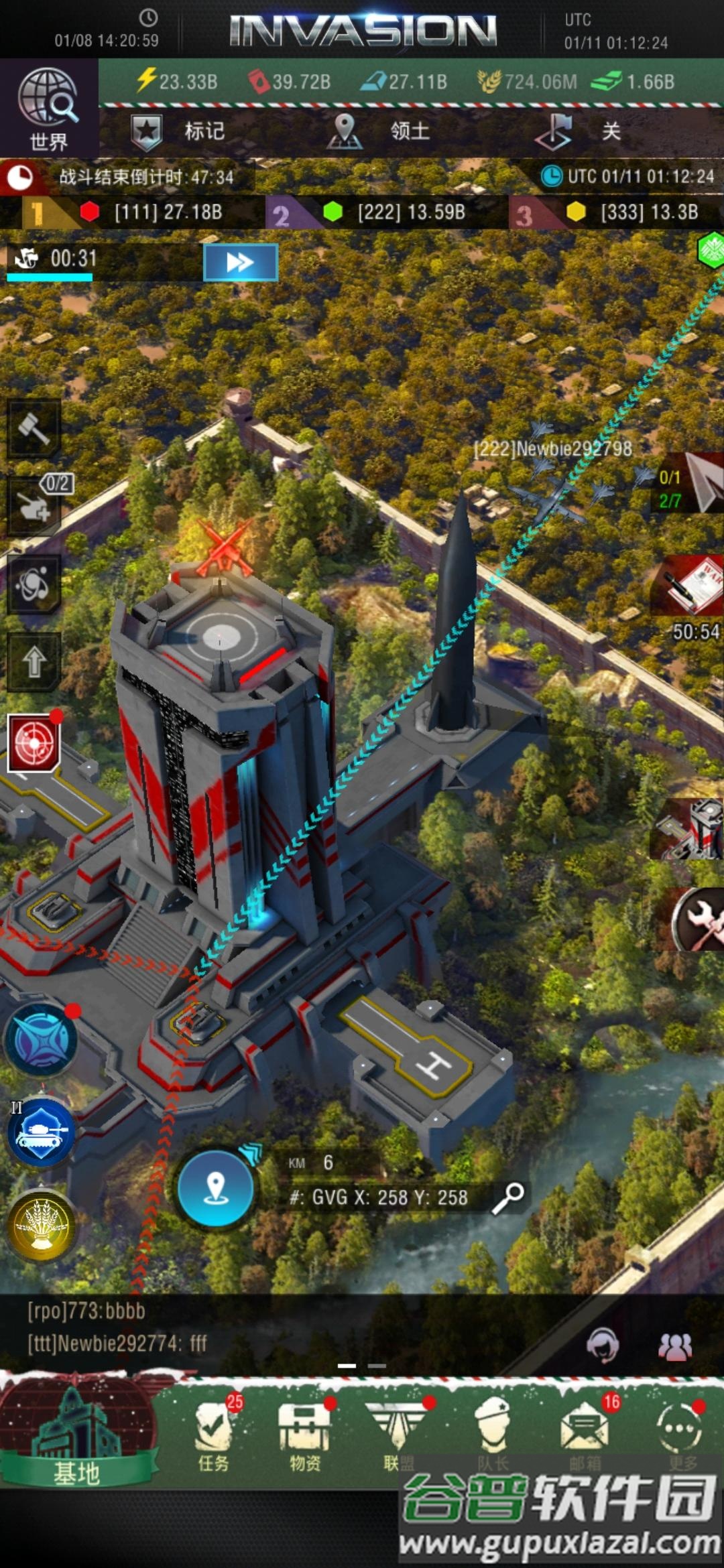
Task: Open the 联盟 alliance menu
Action: [x=398, y=1435]
